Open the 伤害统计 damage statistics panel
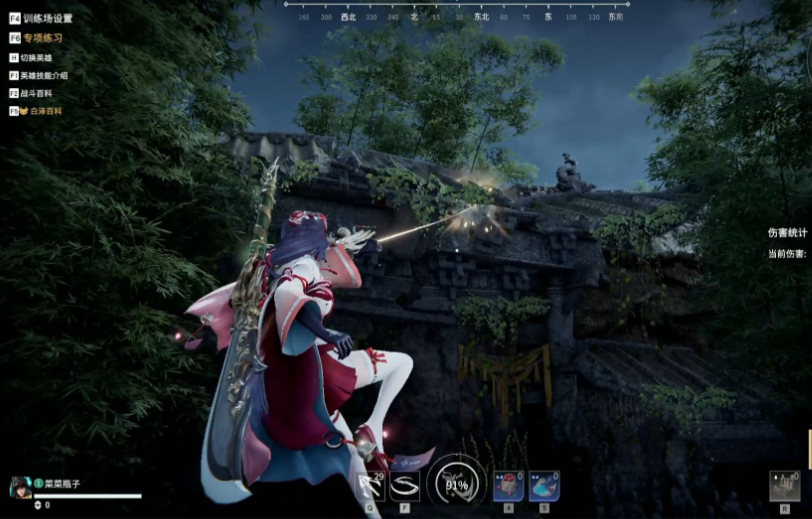Screen dimensions: 812x519 (x=786, y=233)
